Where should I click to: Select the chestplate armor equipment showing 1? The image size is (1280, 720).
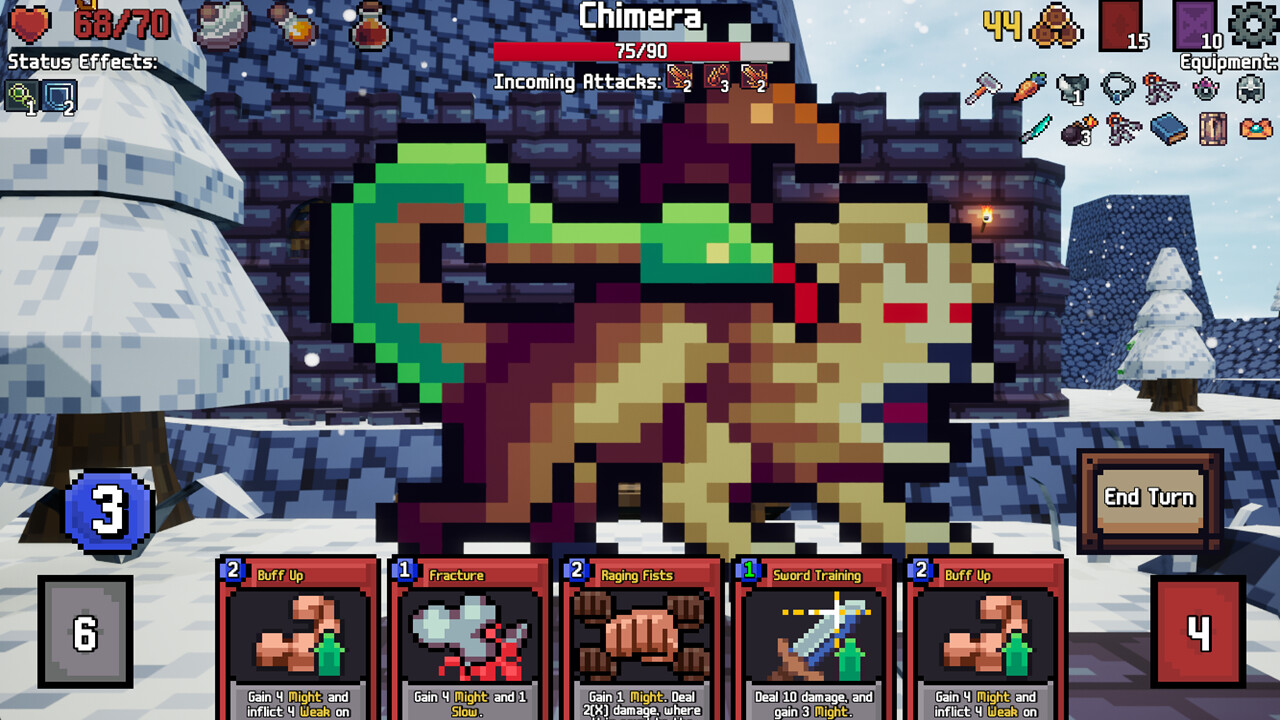coord(1071,88)
